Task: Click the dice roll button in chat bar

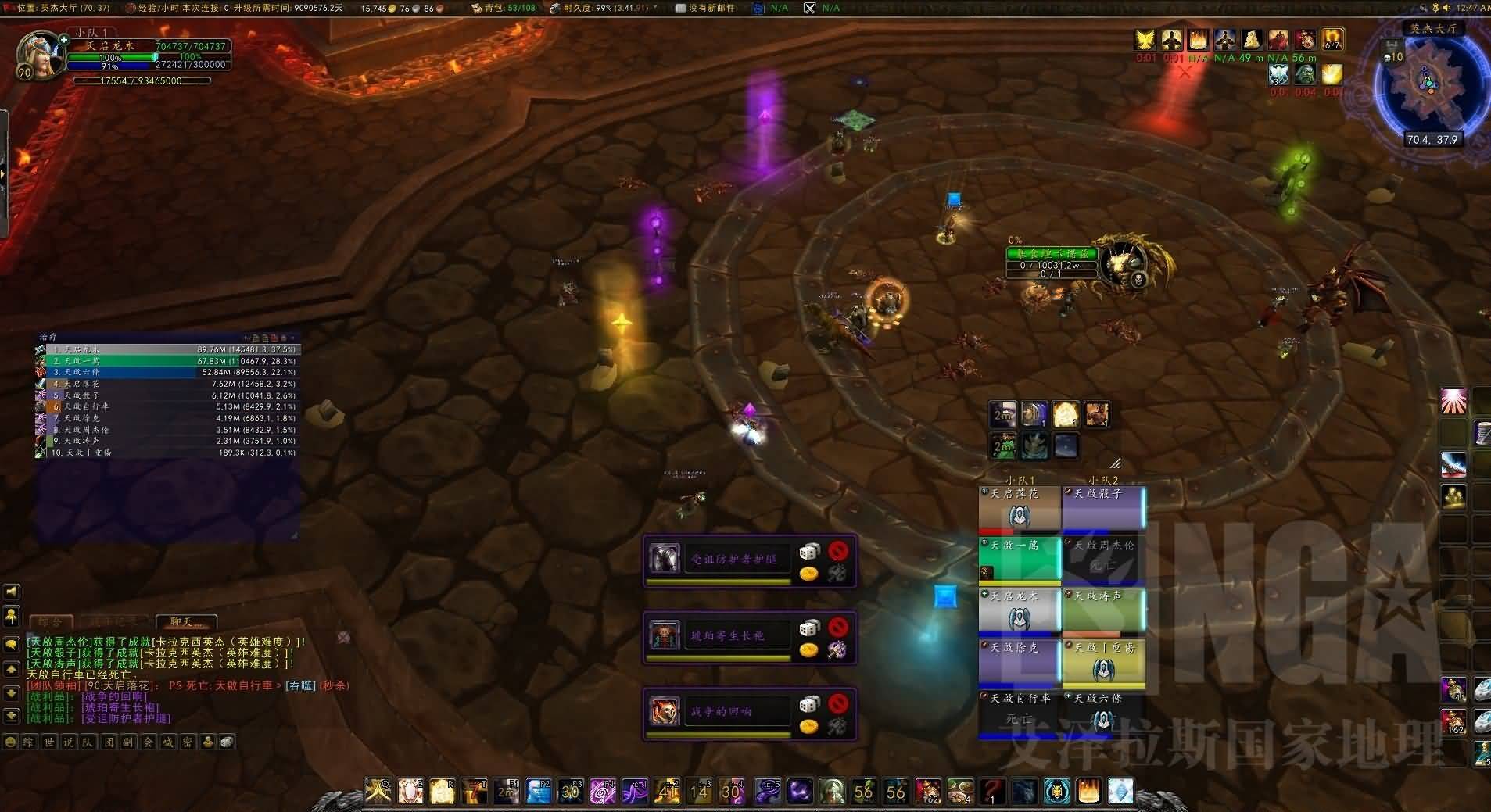Action: coord(226,742)
